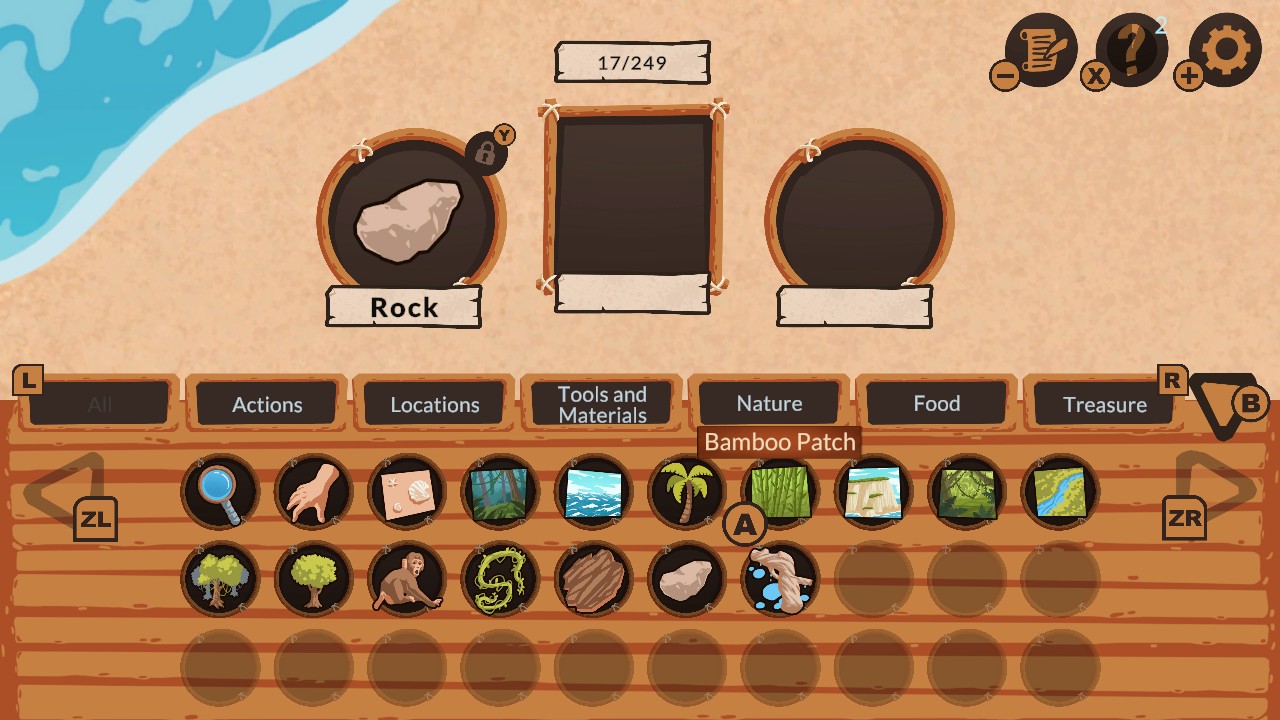Screen dimensions: 1280x720
Task: Click the hint question mark showing 2 remaining
Action: (x=1131, y=47)
